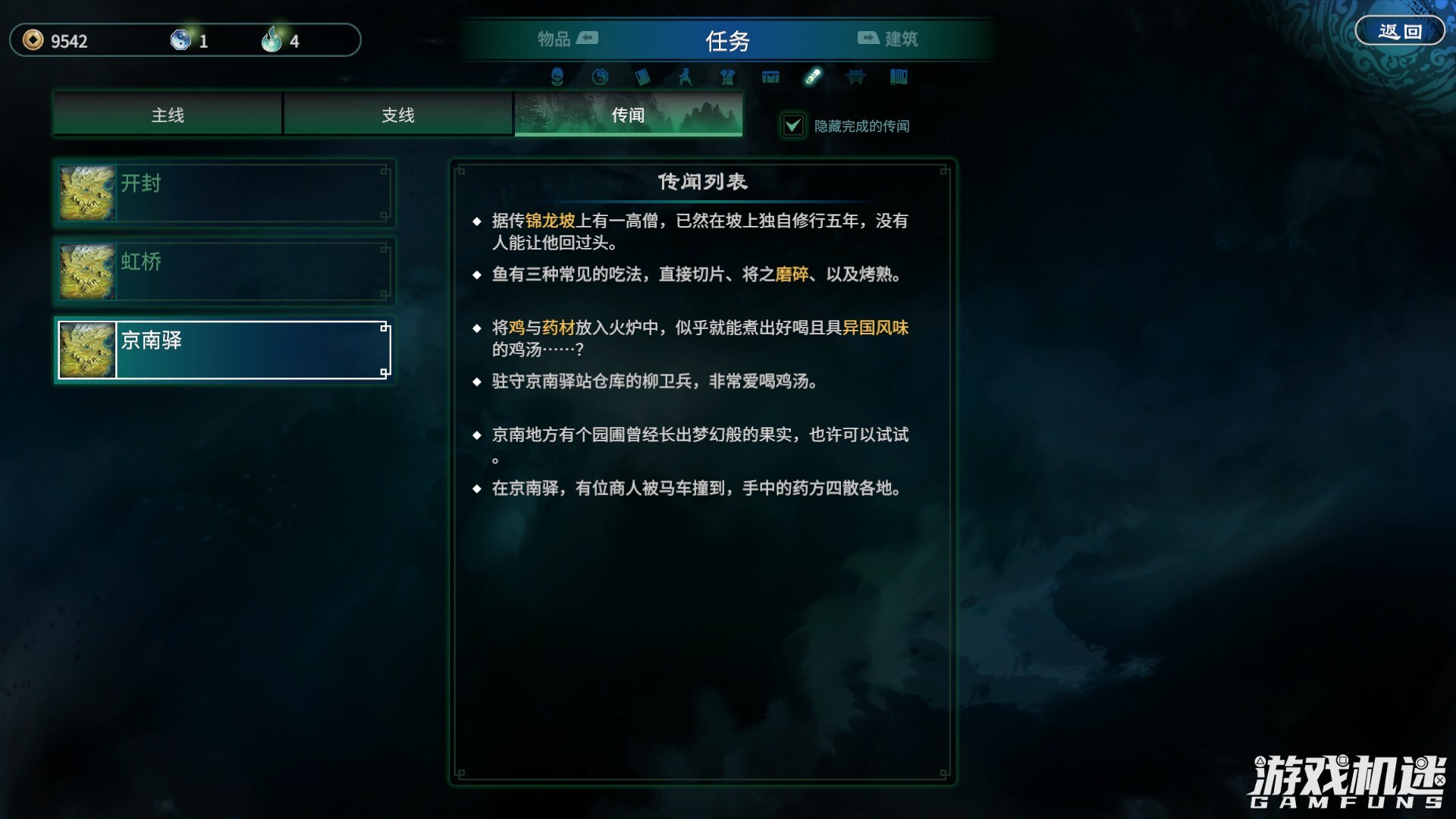
Task: Open the map icon at far right
Action: [899, 77]
